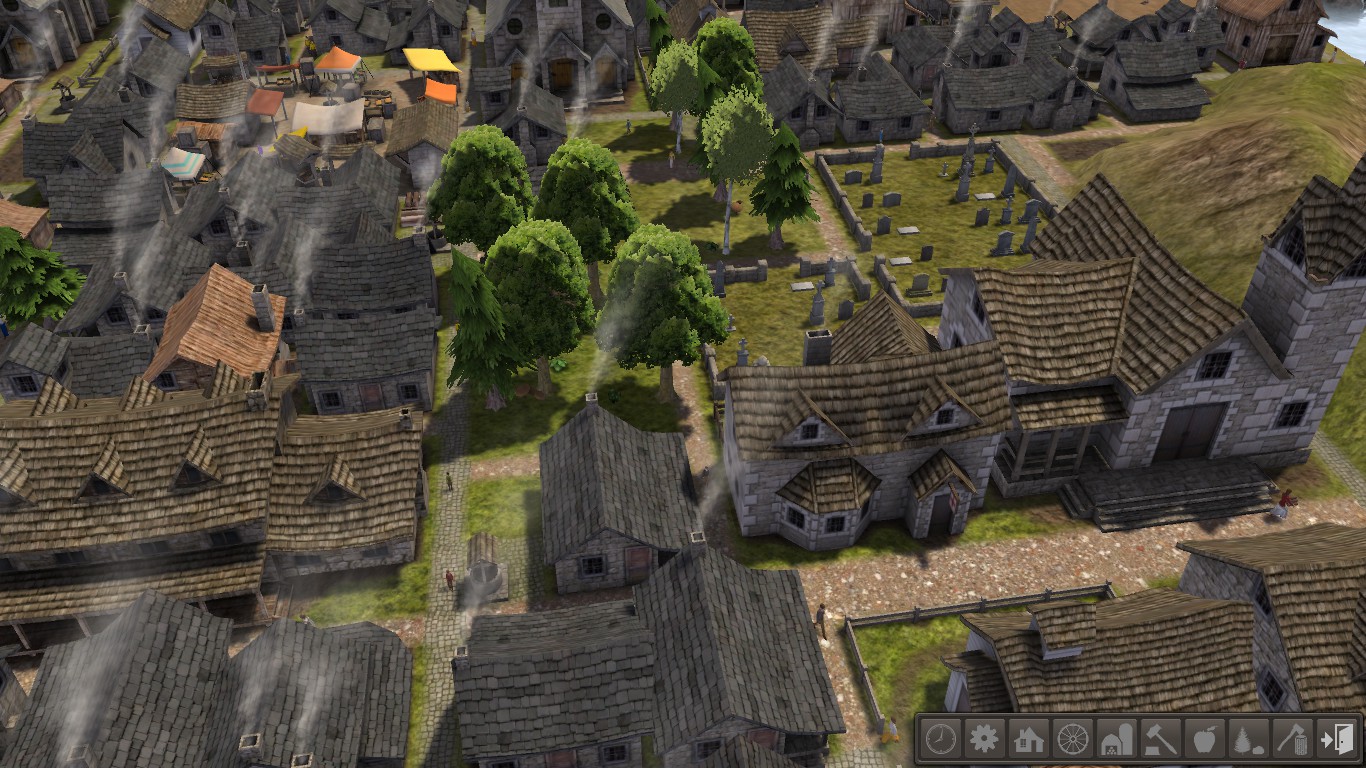Open the housing build menu house icon
Viewport: 1366px width, 768px height.
1029,740
